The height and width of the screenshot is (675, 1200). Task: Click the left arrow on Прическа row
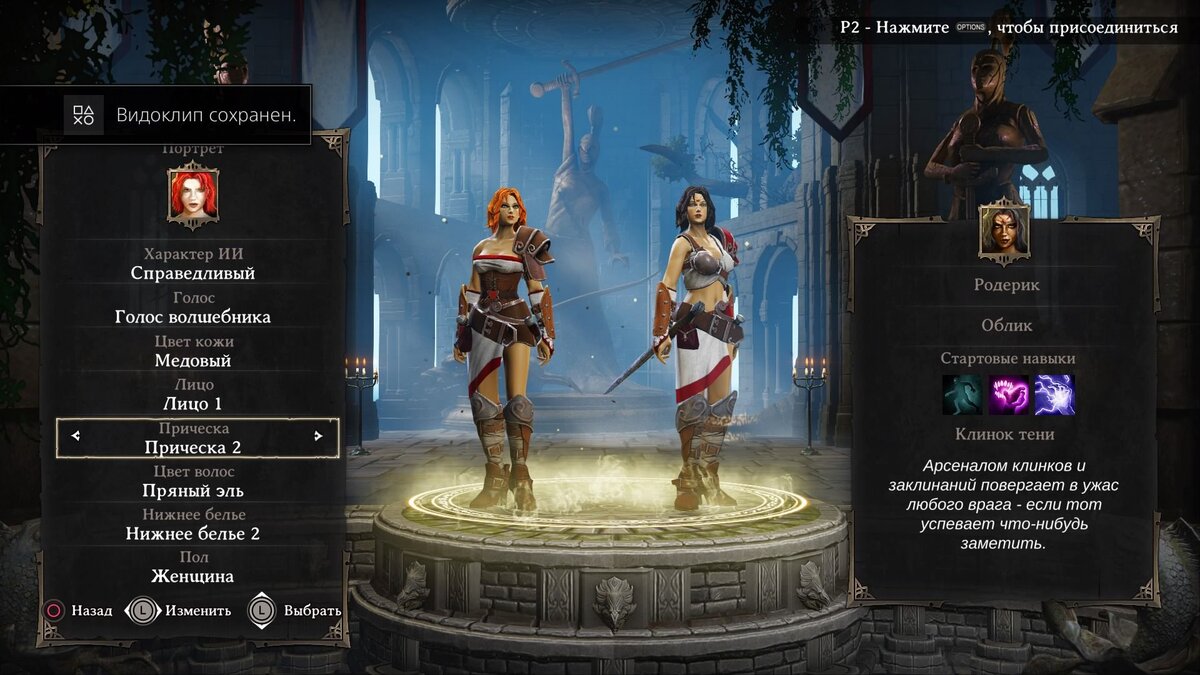(x=76, y=436)
